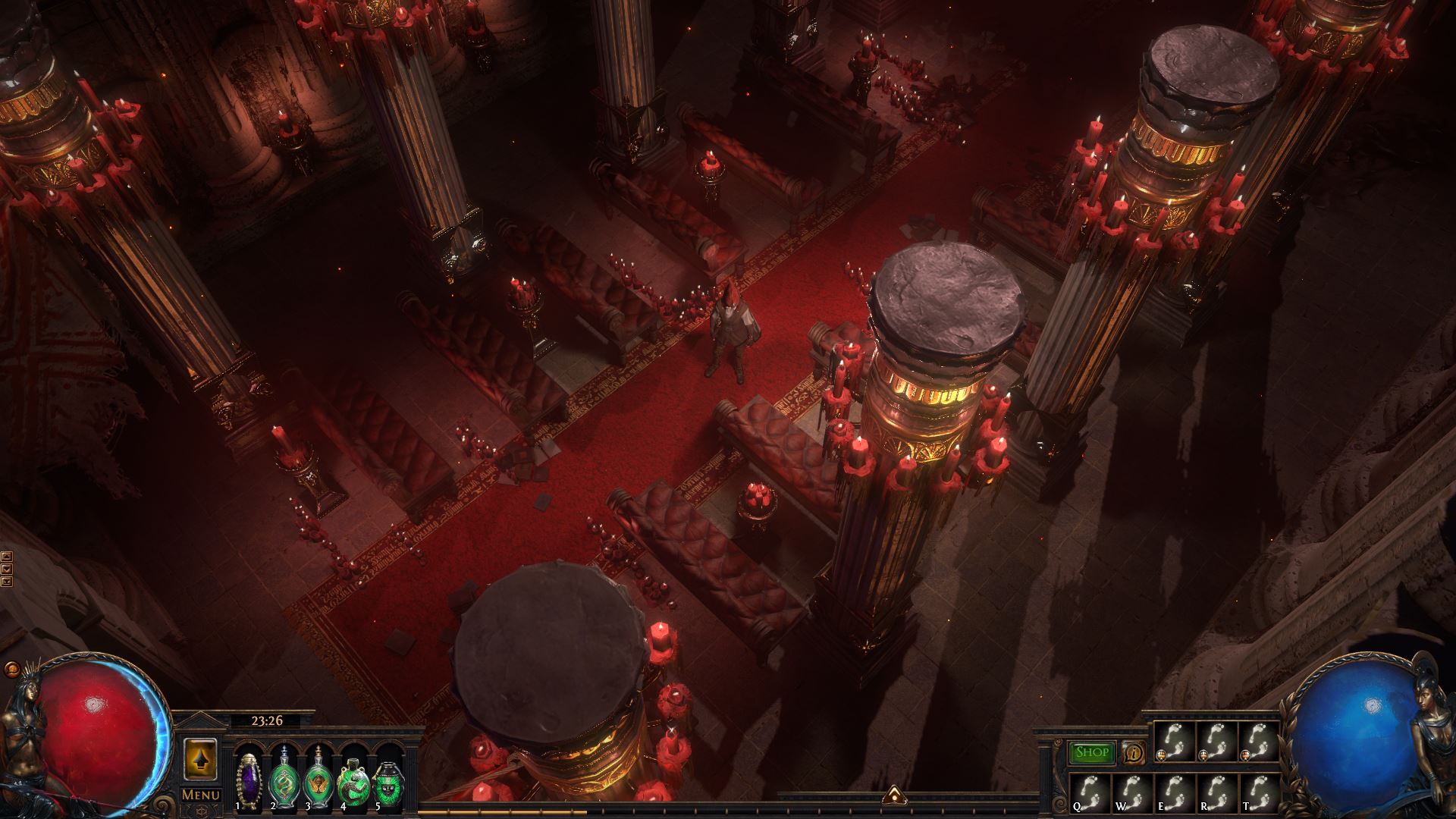Click the chat scroll-down arrow button
Viewport: 1456px width, 819px height.
(x=7, y=568)
